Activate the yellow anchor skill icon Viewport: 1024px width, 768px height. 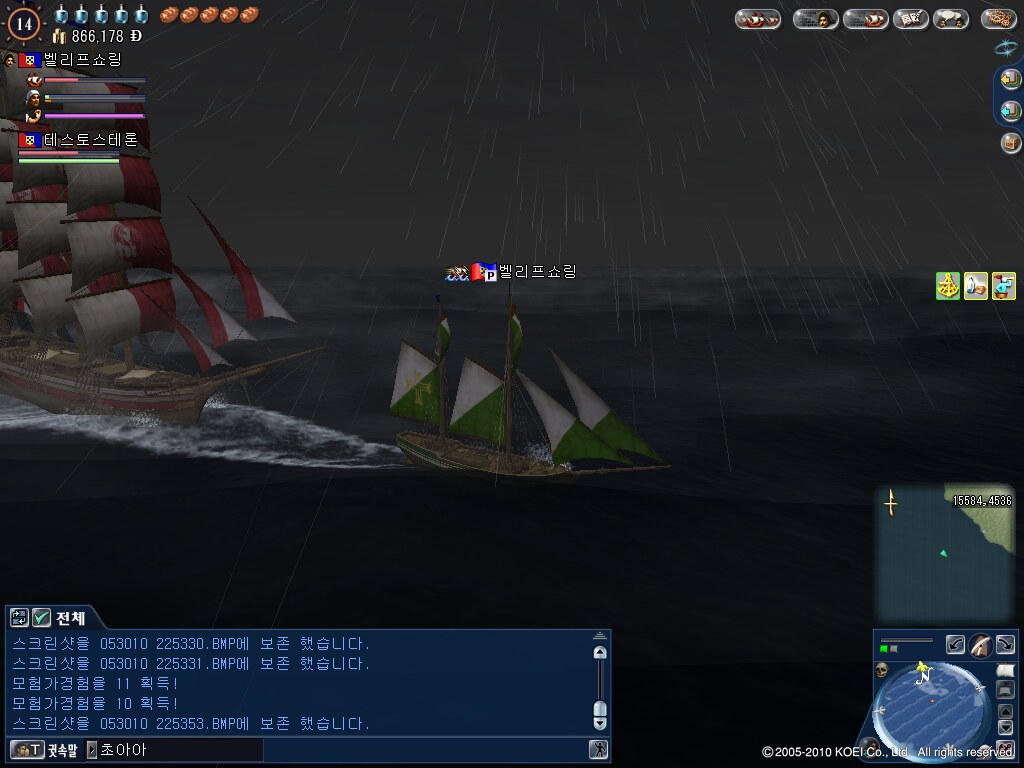(x=948, y=286)
